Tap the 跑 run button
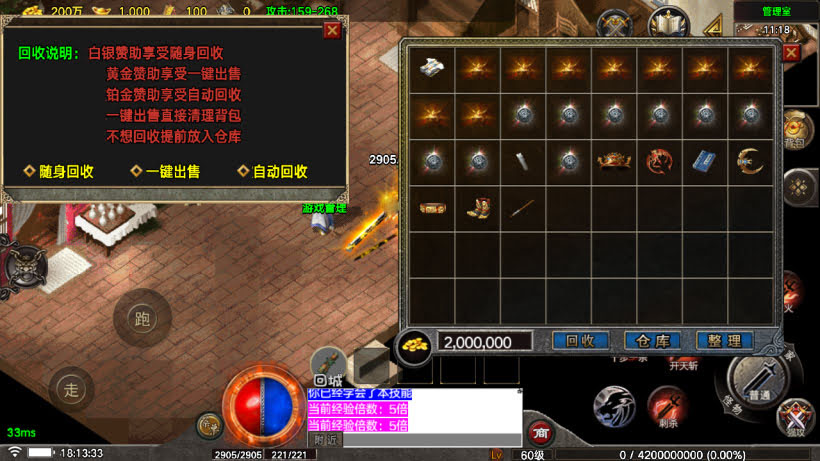Viewport: 820px width, 461px height. coord(141,317)
